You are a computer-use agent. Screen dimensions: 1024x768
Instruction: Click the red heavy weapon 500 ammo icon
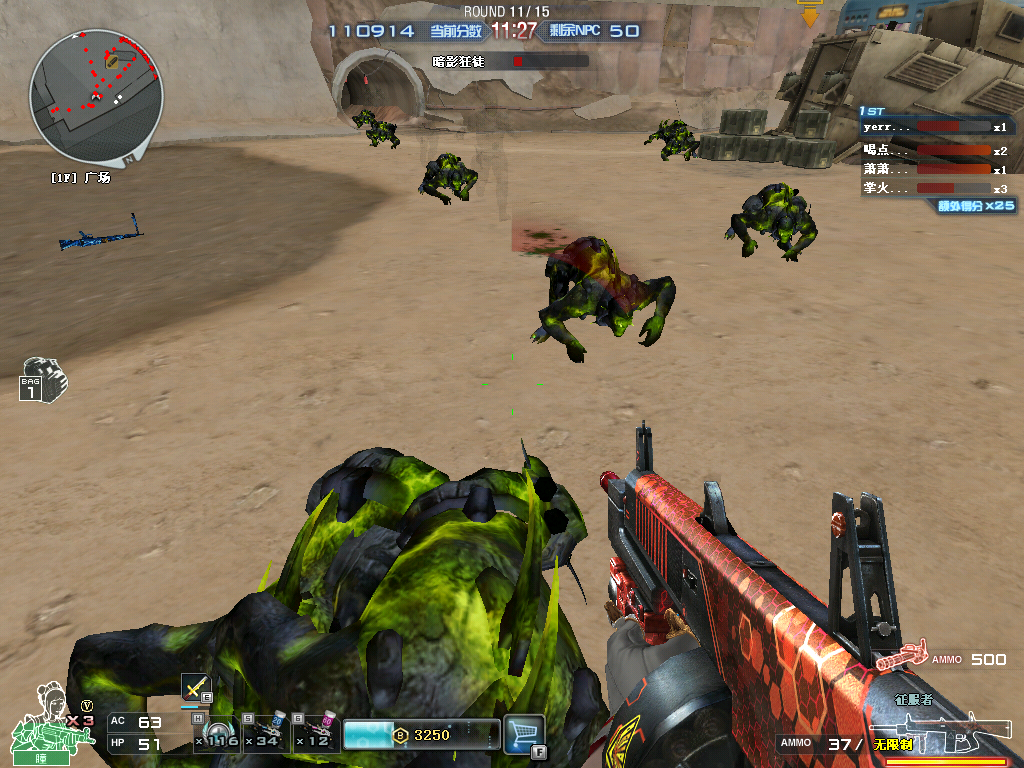point(902,658)
